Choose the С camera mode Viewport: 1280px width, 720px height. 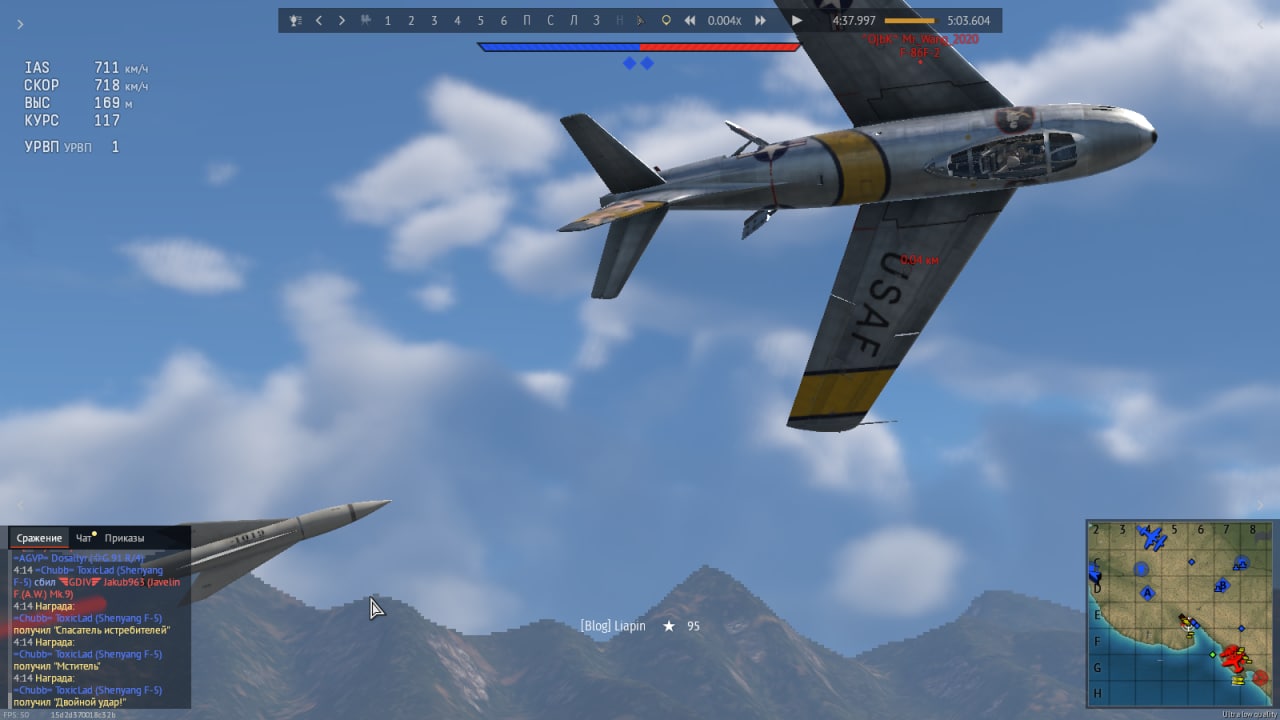point(550,20)
